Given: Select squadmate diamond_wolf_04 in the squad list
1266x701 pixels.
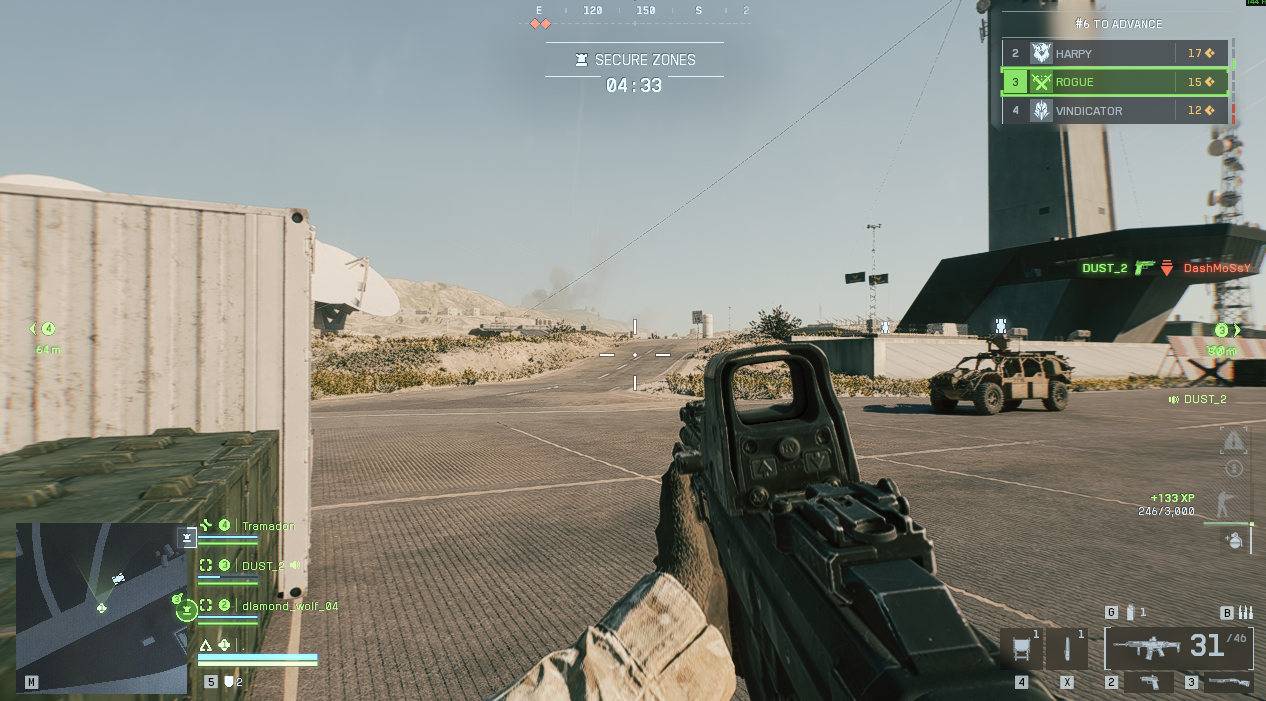Looking at the screenshot, I should click(289, 606).
